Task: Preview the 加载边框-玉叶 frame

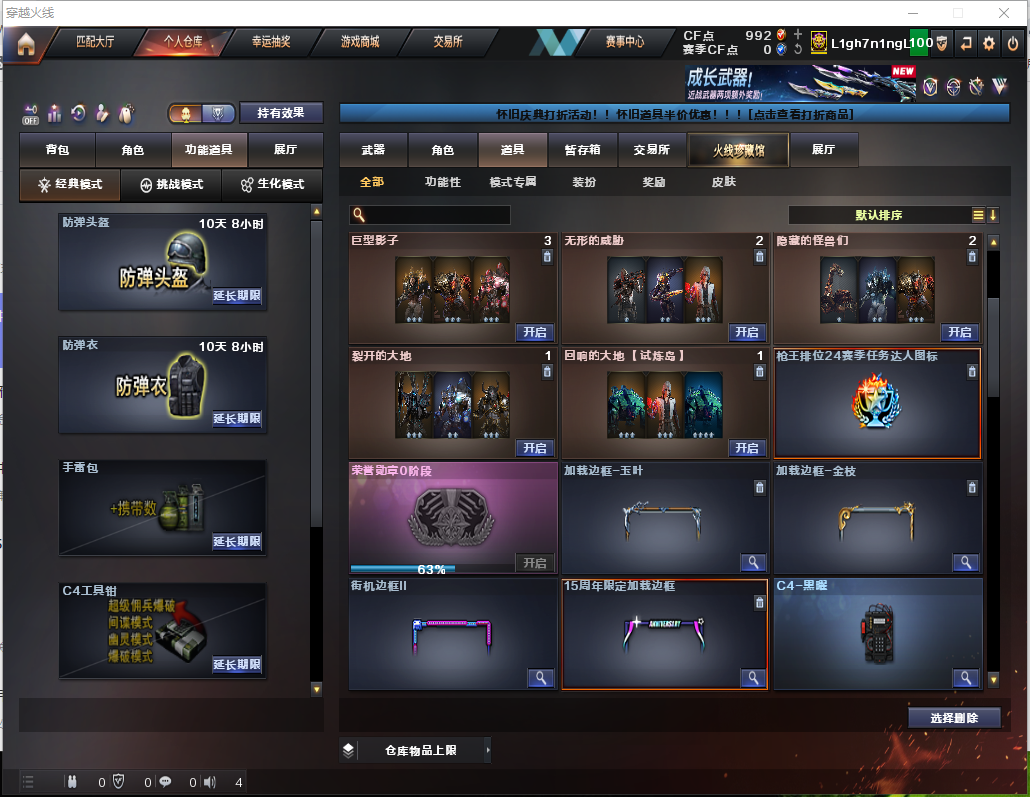Action: pos(752,563)
